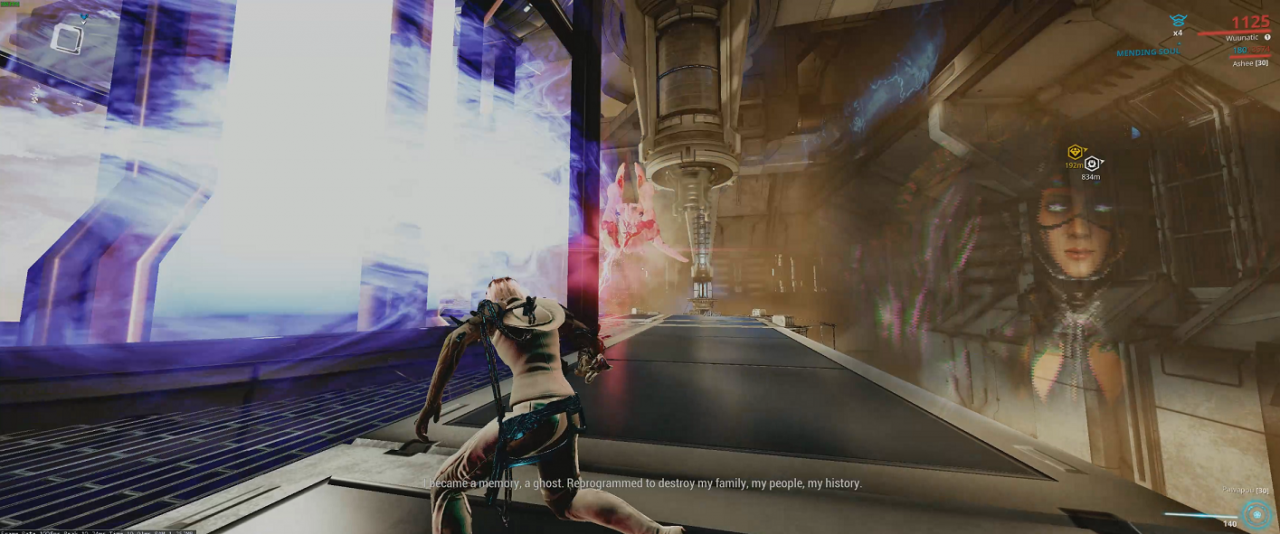
Task: Open the tilted minimap panel
Action: pyautogui.click(x=66, y=39)
